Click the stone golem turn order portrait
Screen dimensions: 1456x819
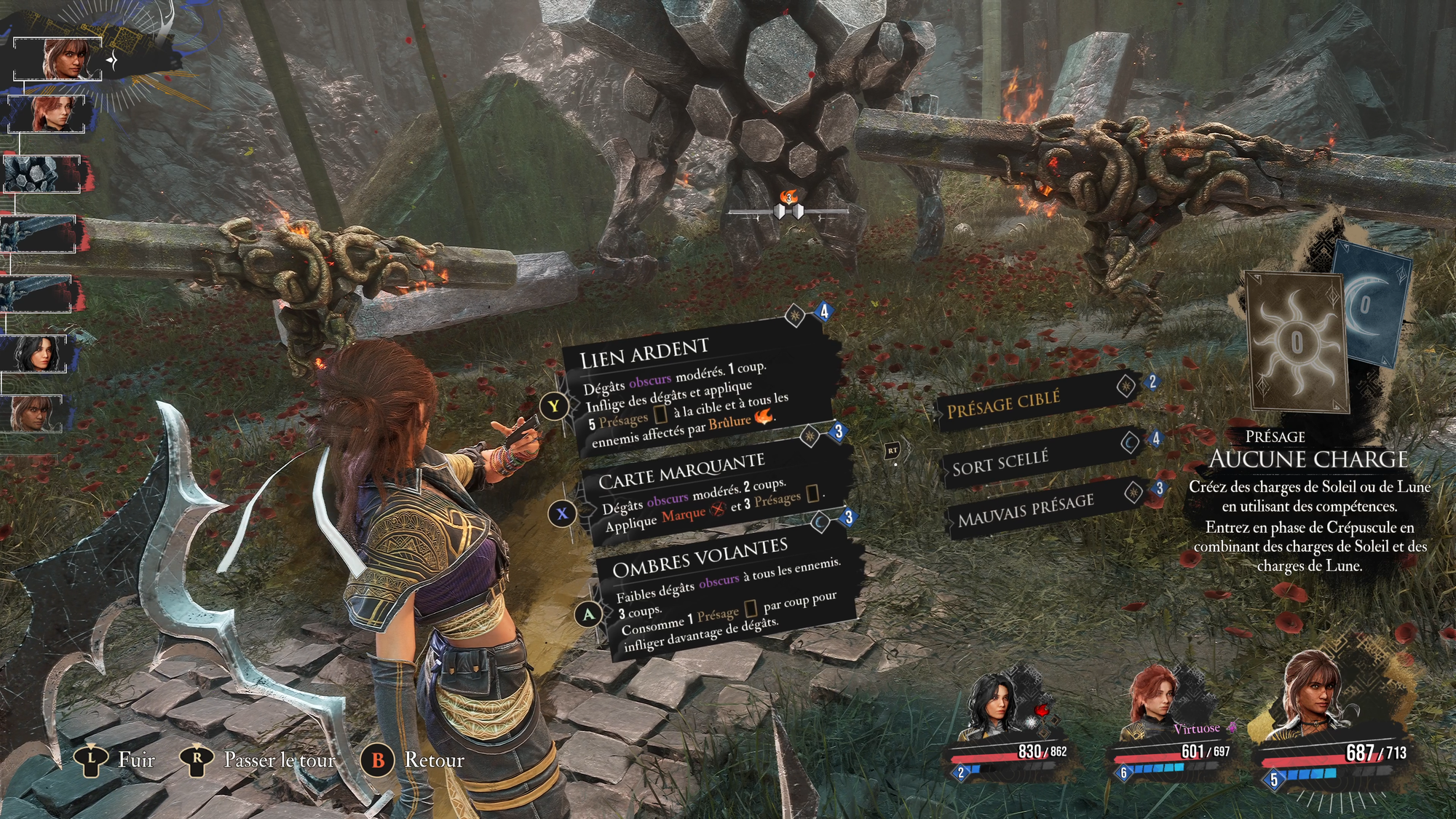point(42,174)
